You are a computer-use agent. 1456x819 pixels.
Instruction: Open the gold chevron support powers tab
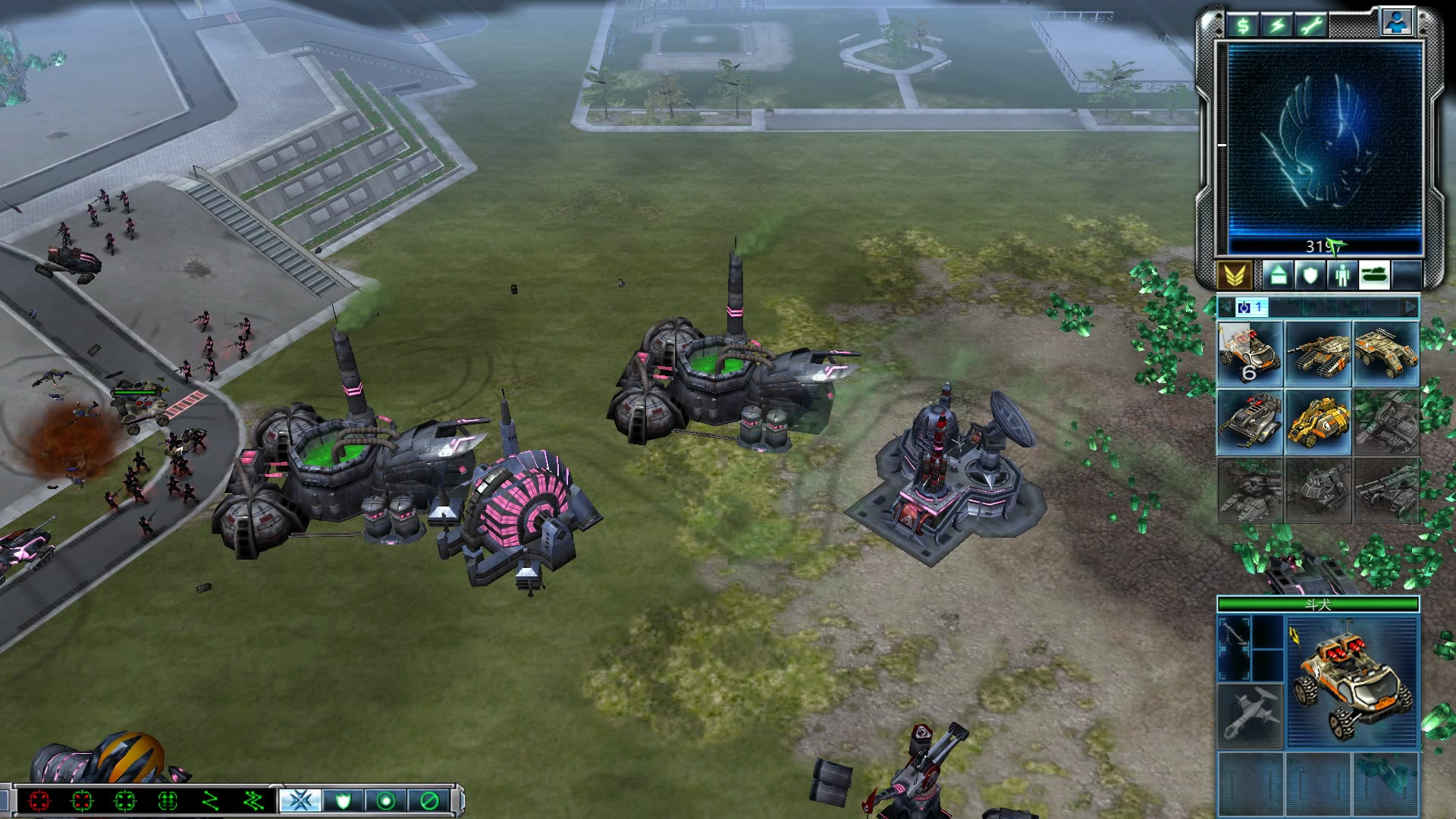(x=1234, y=275)
